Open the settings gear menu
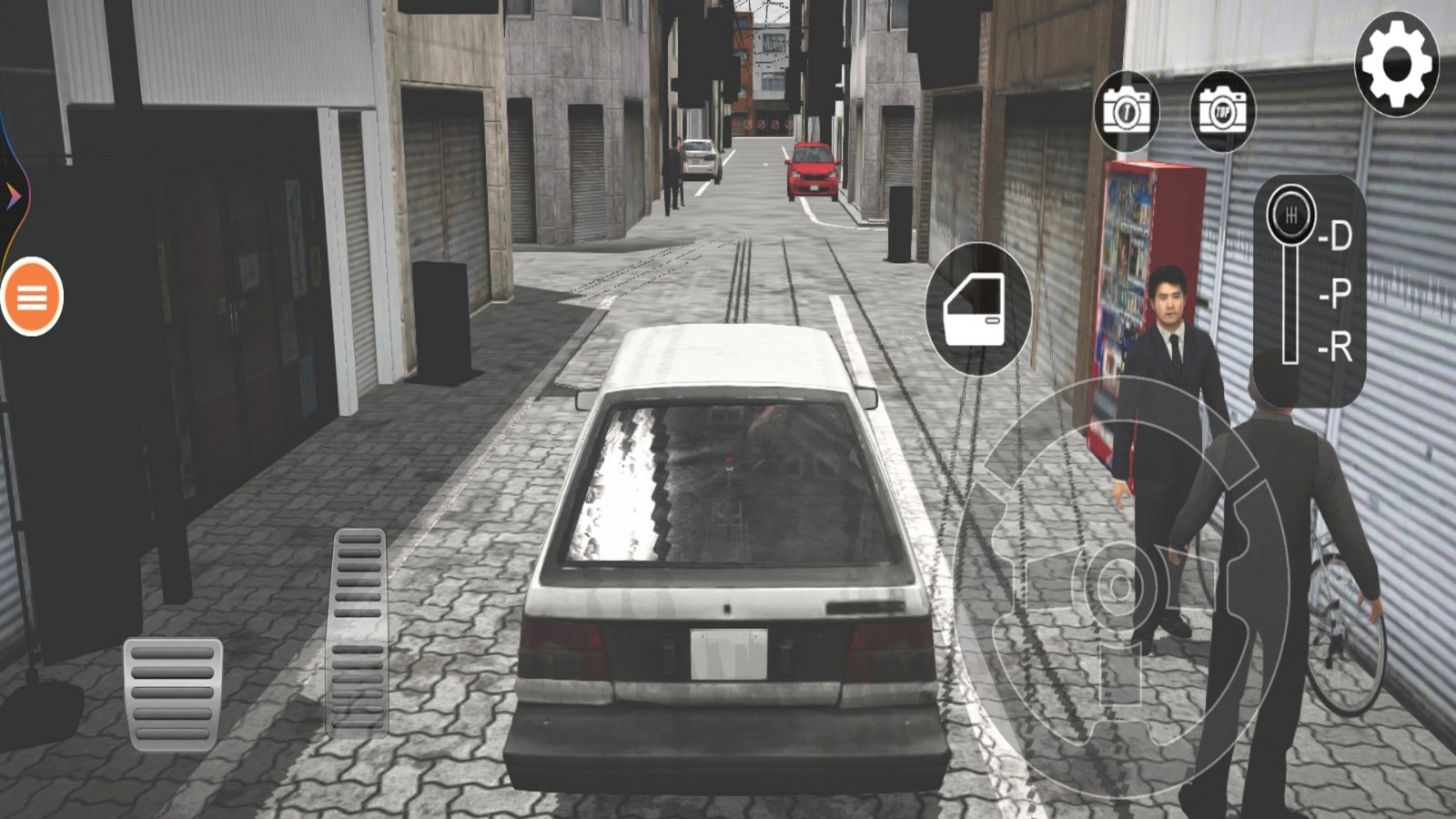This screenshot has height=819, width=1456. click(x=1396, y=65)
